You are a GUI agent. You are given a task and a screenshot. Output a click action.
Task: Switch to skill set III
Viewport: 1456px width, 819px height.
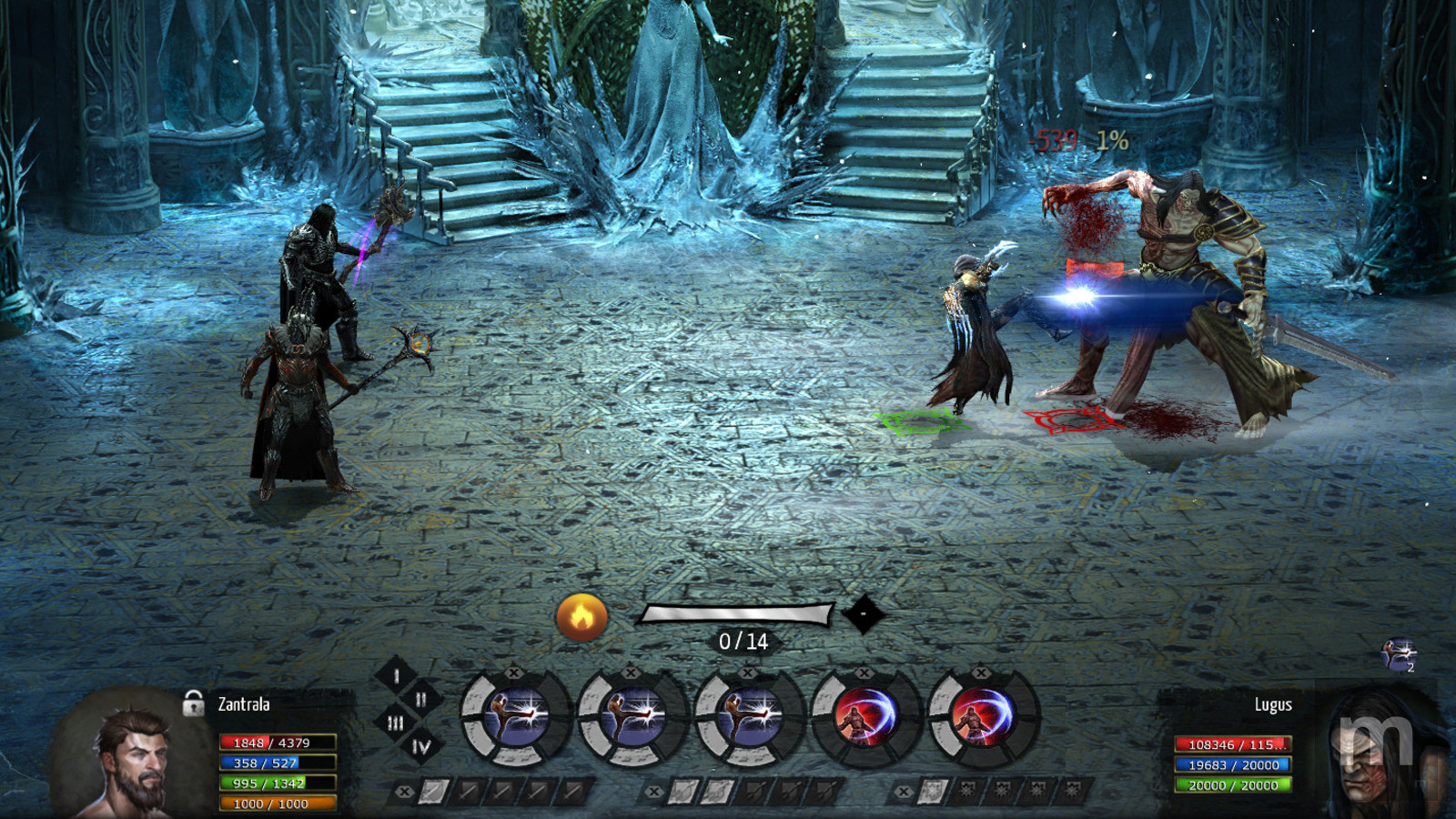coord(395,723)
